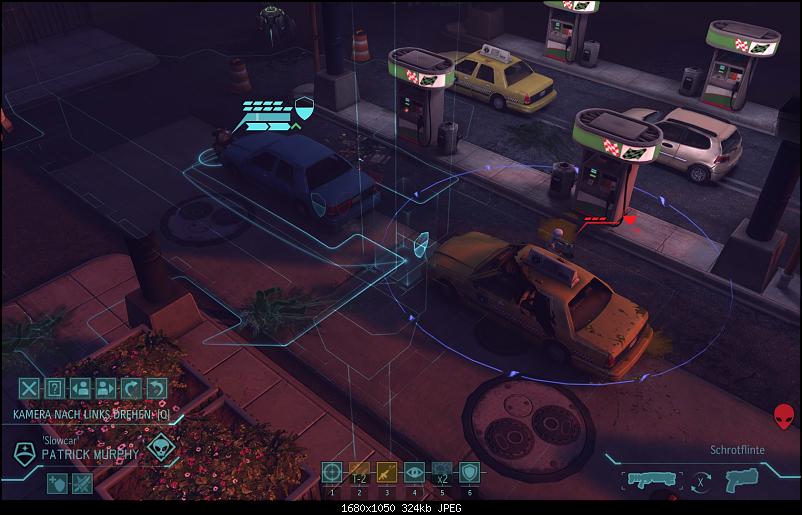Rotate the camera right with the arrow button
The image size is (802, 515).
pos(155,389)
